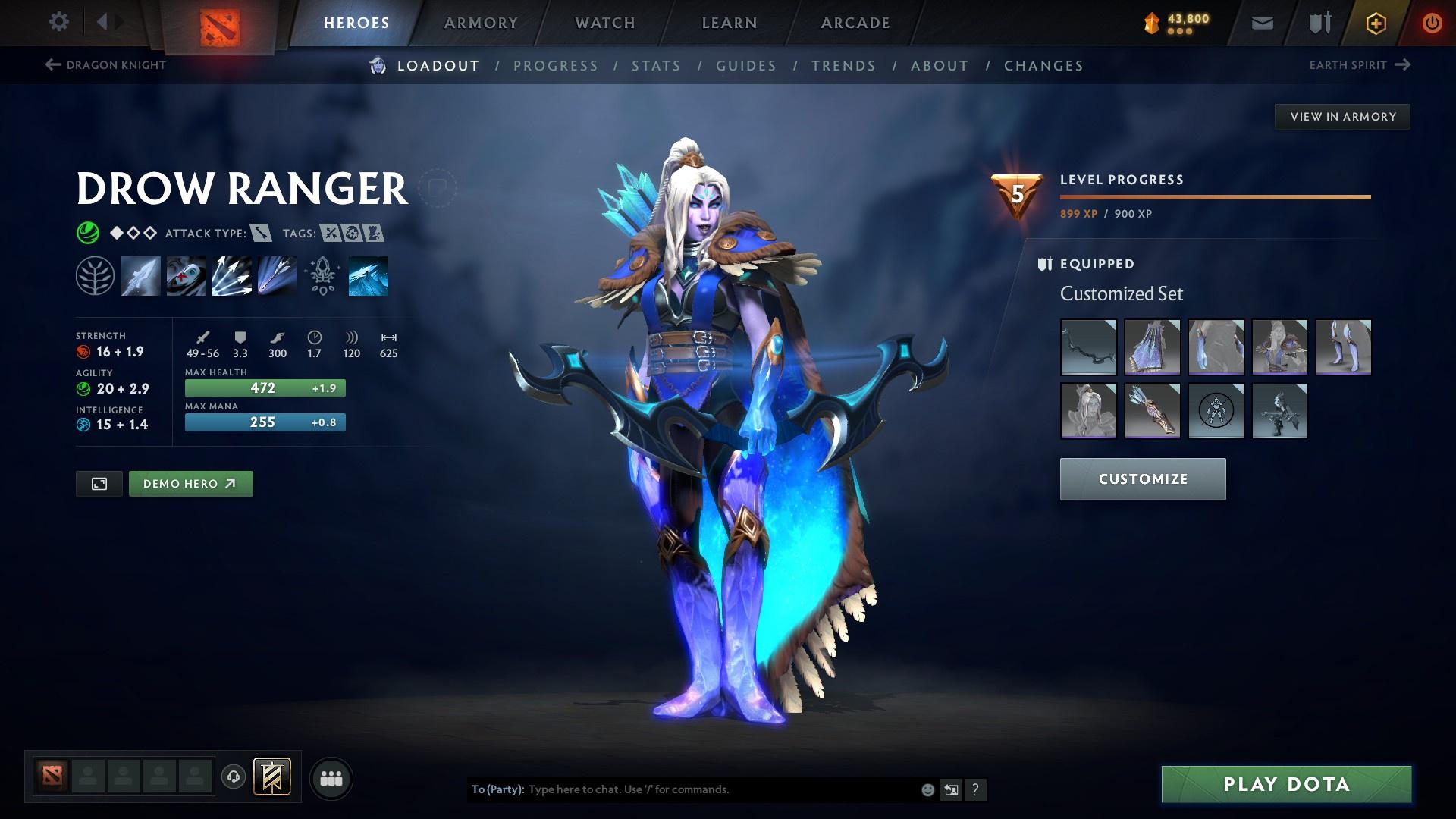Click the CUSTOMIZE button
Image resolution: width=1456 pixels, height=819 pixels.
(x=1142, y=479)
